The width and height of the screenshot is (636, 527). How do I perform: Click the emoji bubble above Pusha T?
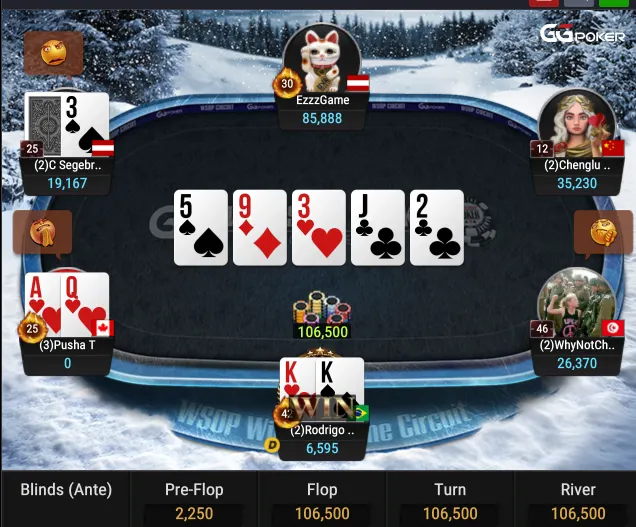tap(42, 233)
